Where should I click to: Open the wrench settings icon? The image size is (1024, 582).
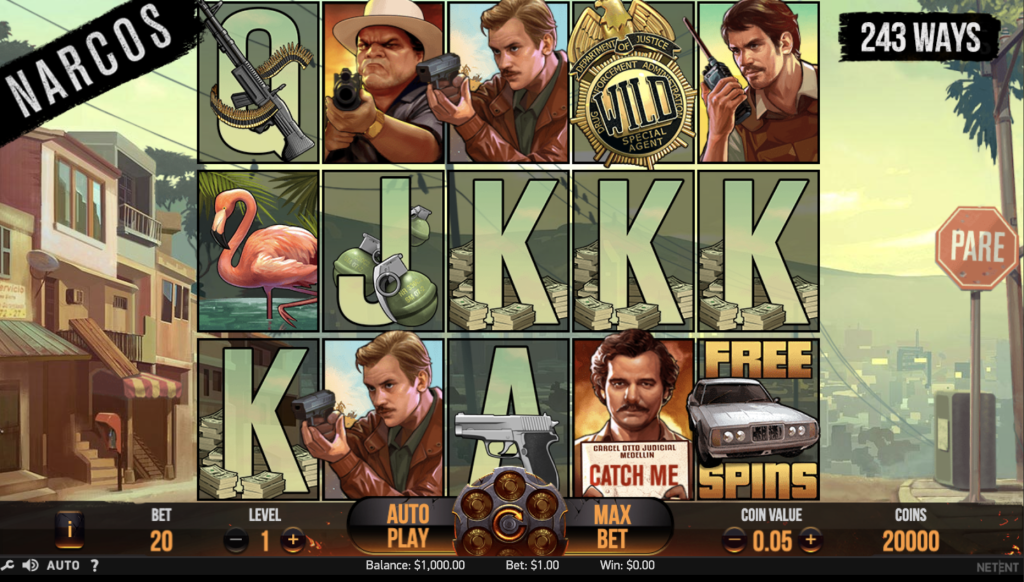pyautogui.click(x=8, y=566)
